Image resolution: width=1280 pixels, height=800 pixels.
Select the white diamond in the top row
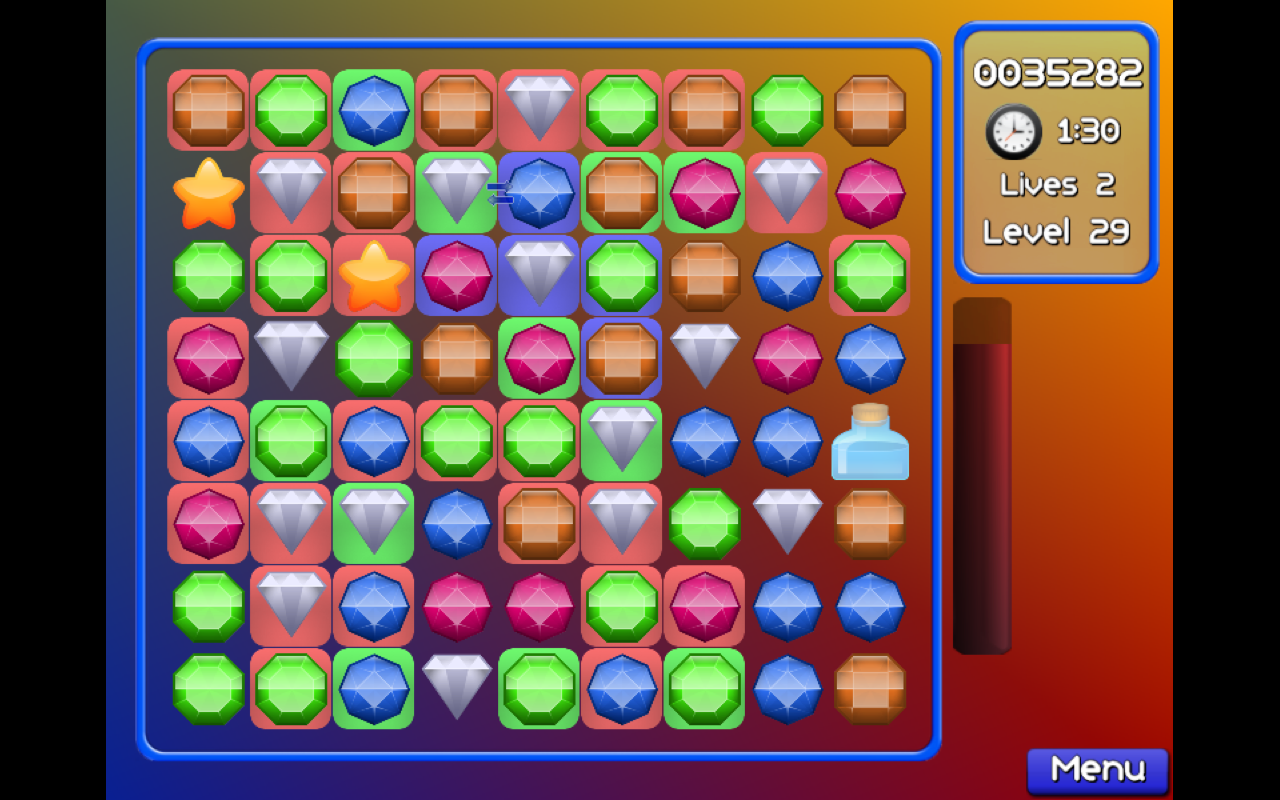(538, 109)
